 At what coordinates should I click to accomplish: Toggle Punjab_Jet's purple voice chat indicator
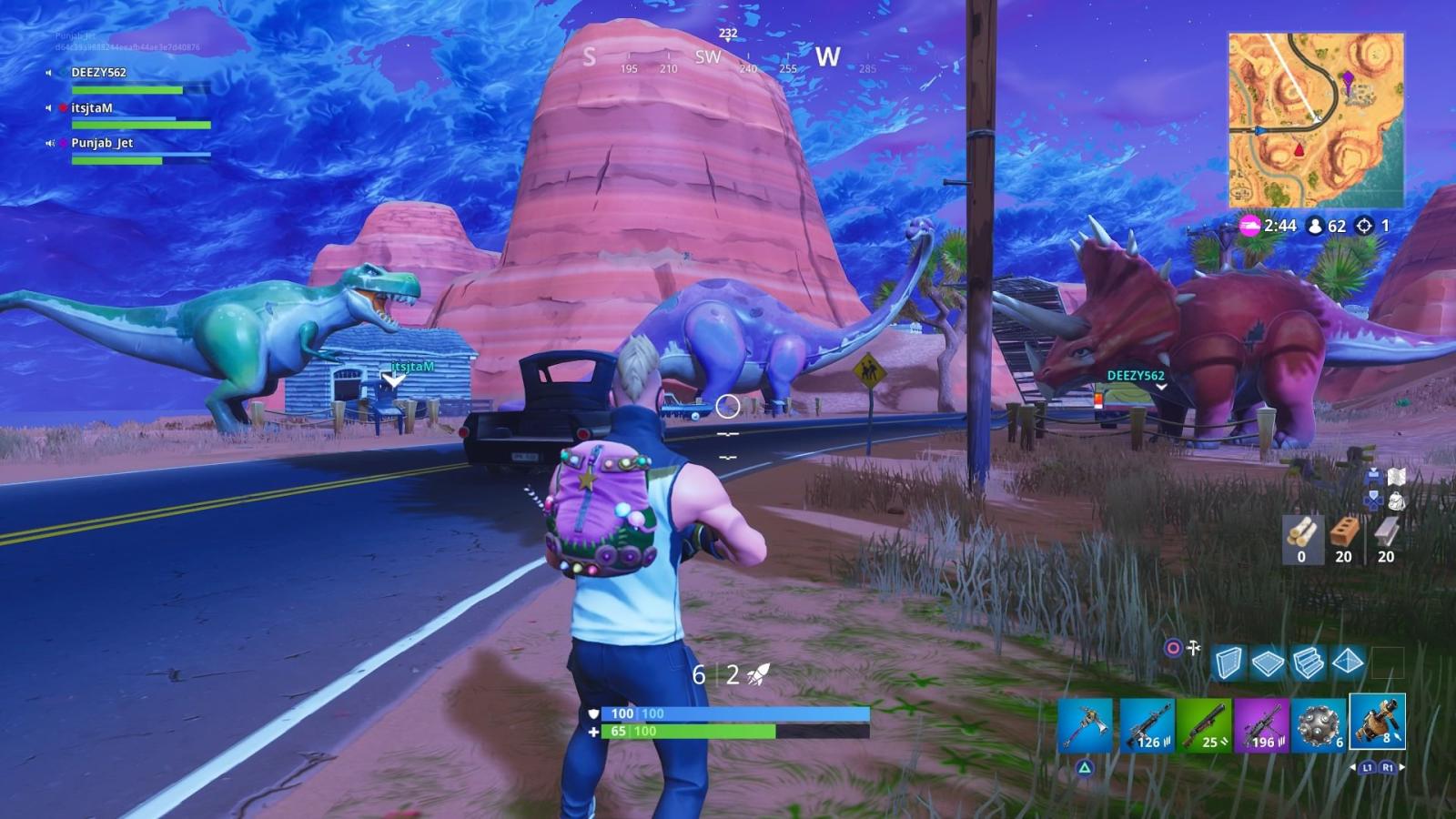pos(62,144)
